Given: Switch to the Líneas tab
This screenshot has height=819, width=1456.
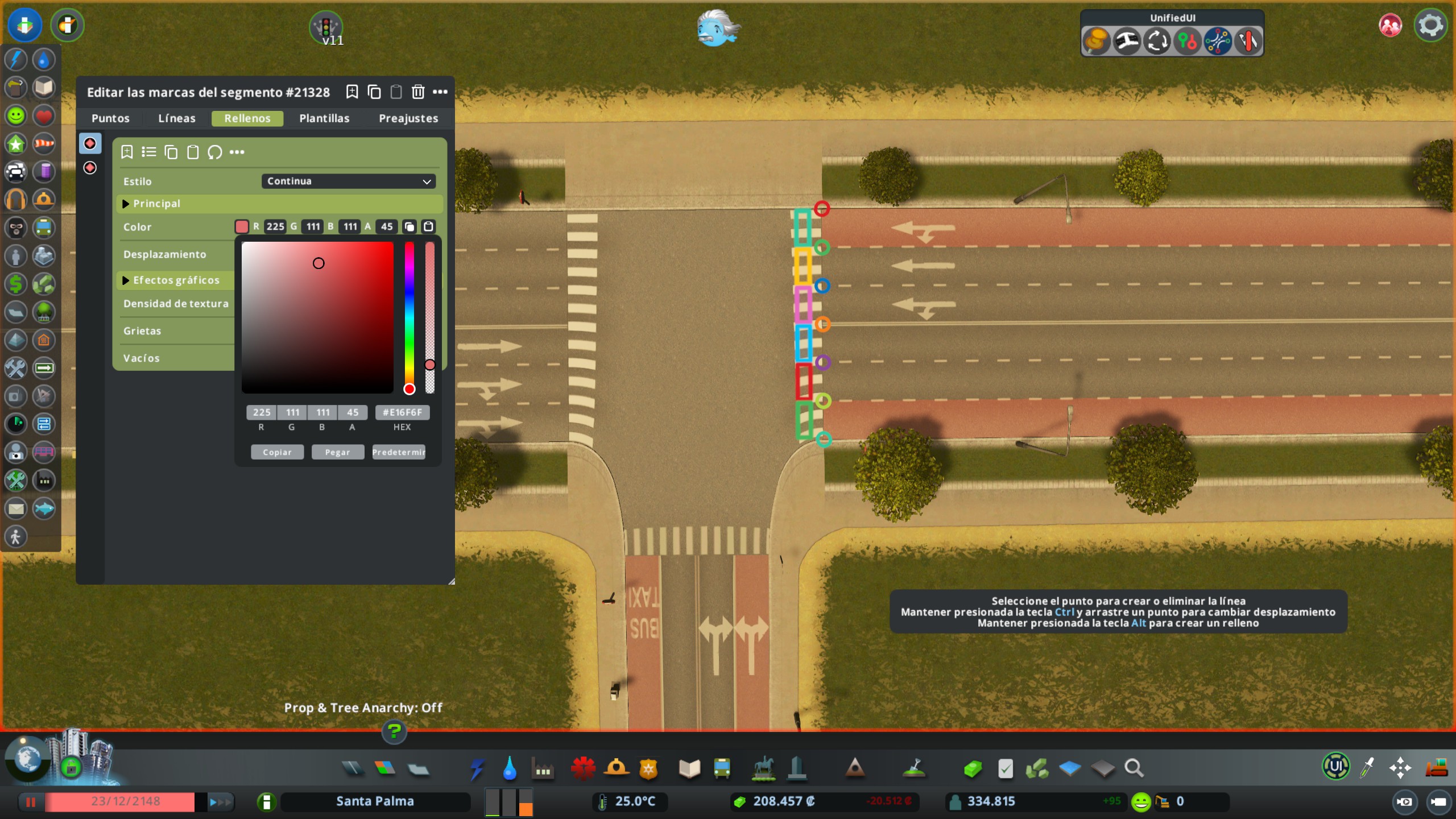Looking at the screenshot, I should point(176,118).
